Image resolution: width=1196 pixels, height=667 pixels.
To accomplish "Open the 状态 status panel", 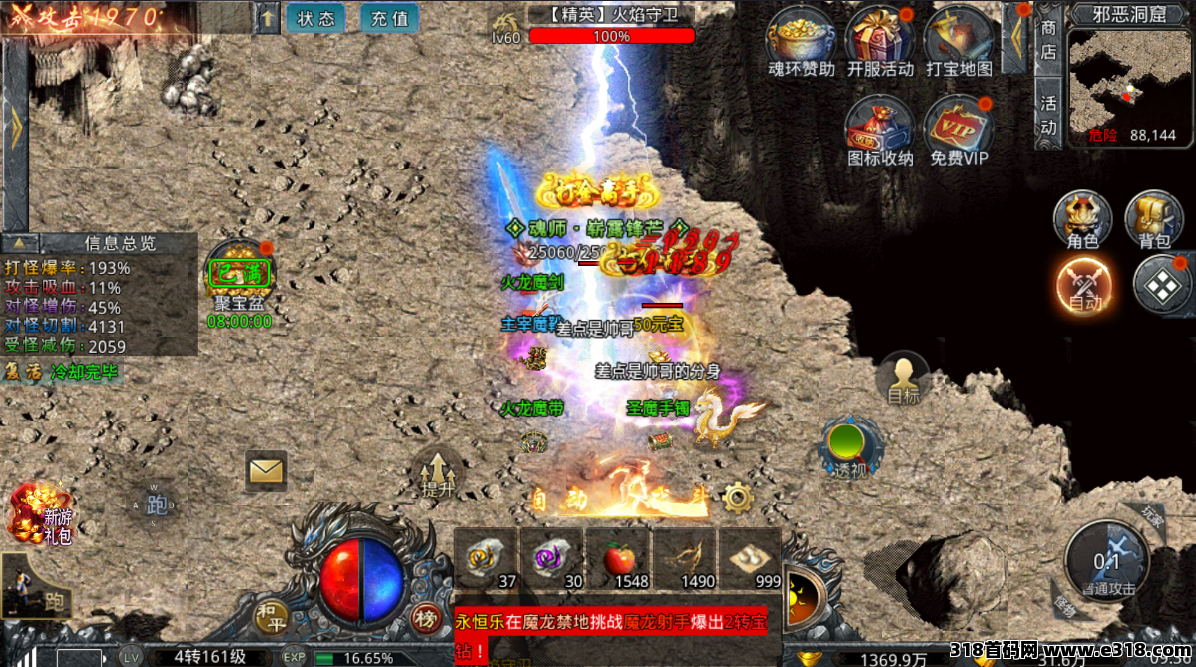I will [315, 18].
